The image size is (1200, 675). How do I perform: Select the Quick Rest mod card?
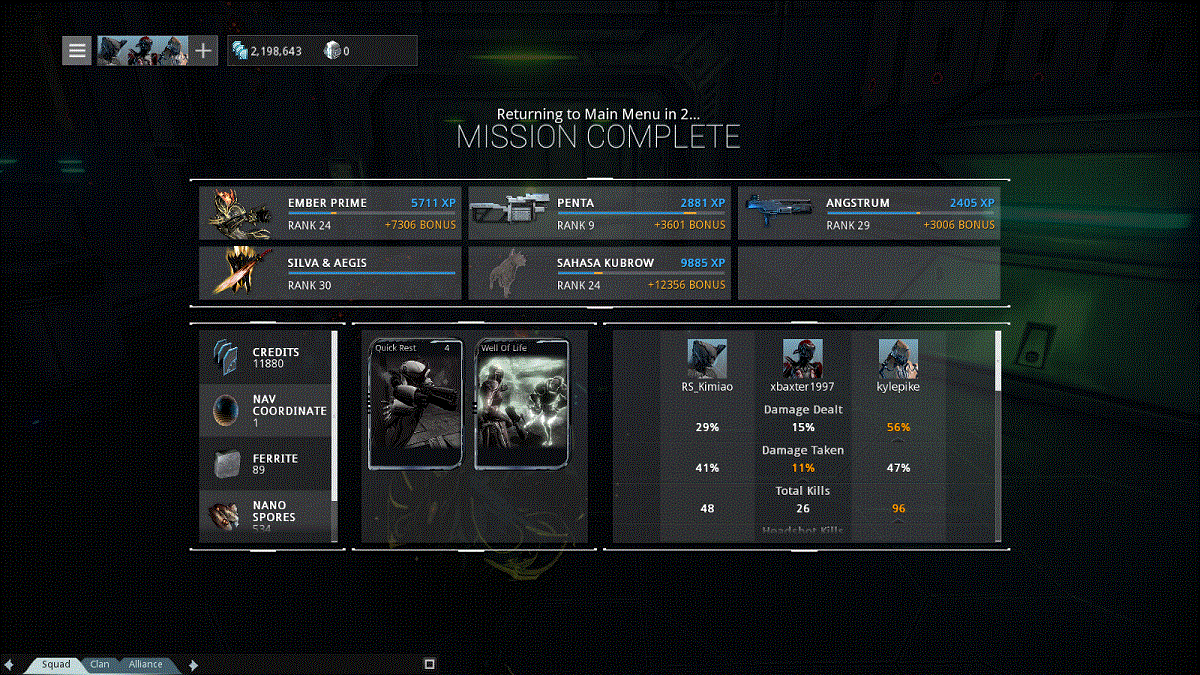point(415,404)
